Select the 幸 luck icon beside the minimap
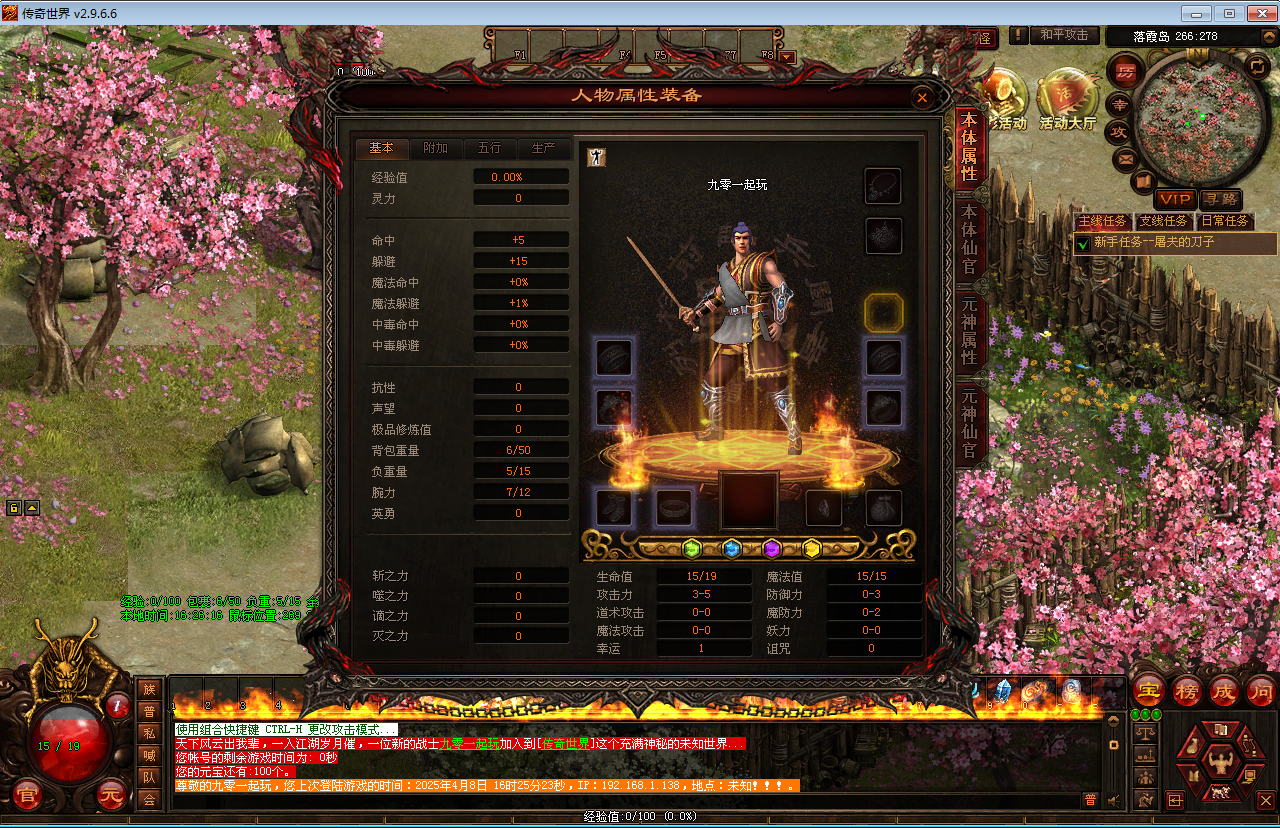Viewport: 1280px width, 828px height. click(1118, 105)
